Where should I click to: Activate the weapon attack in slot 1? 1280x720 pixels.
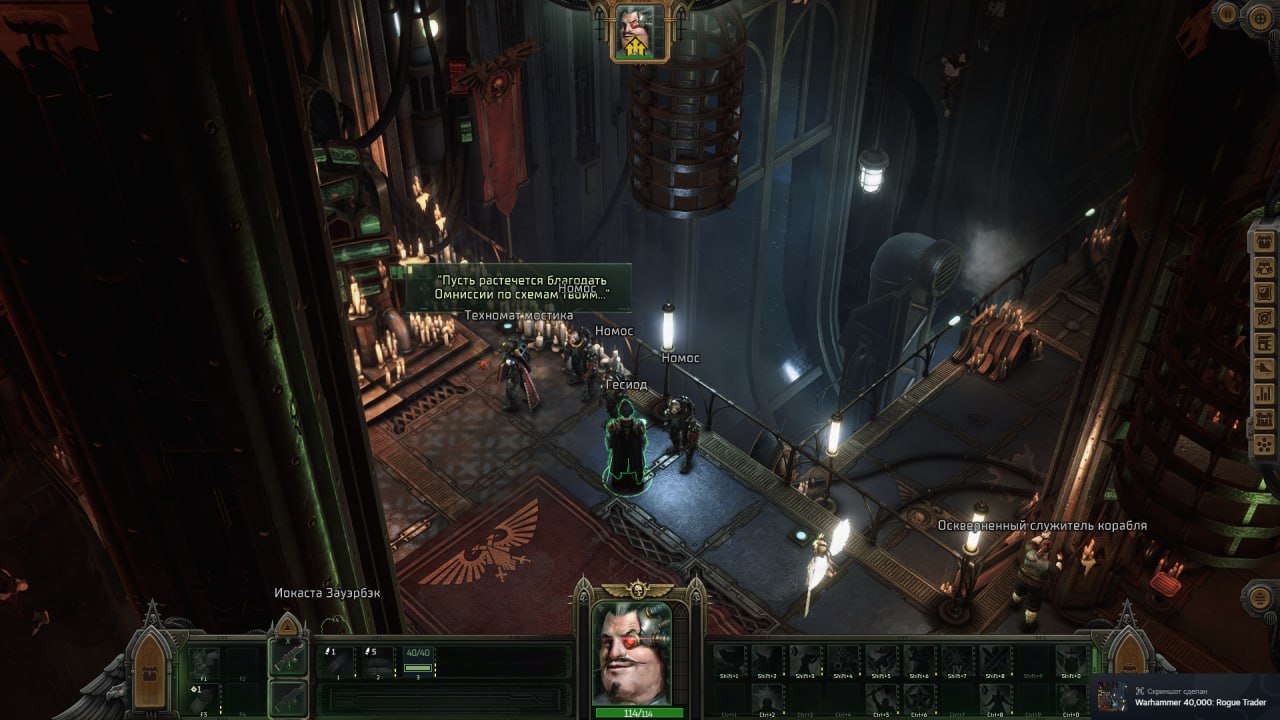[x=337, y=660]
